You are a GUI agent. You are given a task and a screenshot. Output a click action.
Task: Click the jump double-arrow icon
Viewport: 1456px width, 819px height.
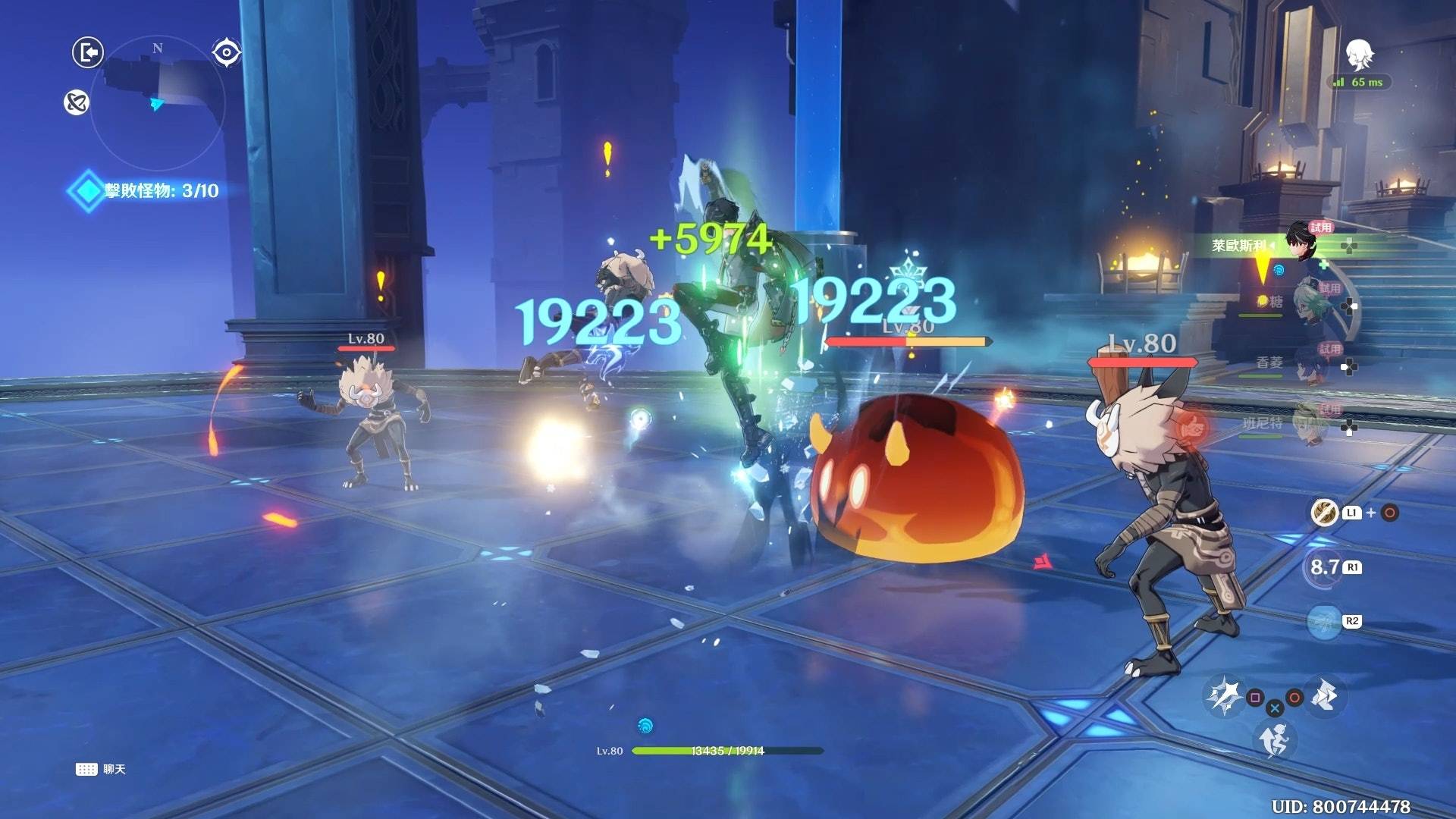pos(1325,695)
